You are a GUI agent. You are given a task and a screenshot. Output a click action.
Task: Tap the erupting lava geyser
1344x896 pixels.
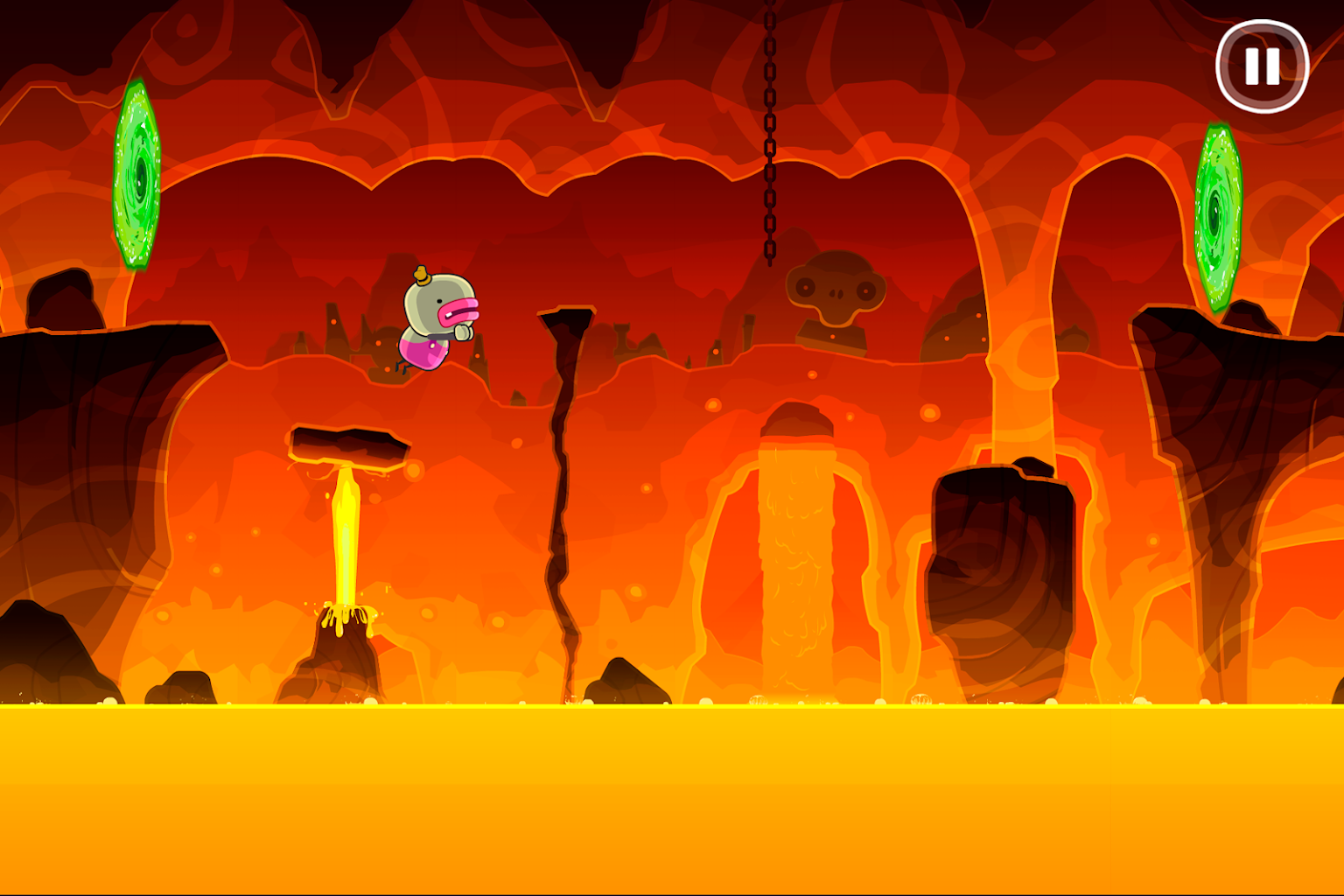click(x=346, y=534)
